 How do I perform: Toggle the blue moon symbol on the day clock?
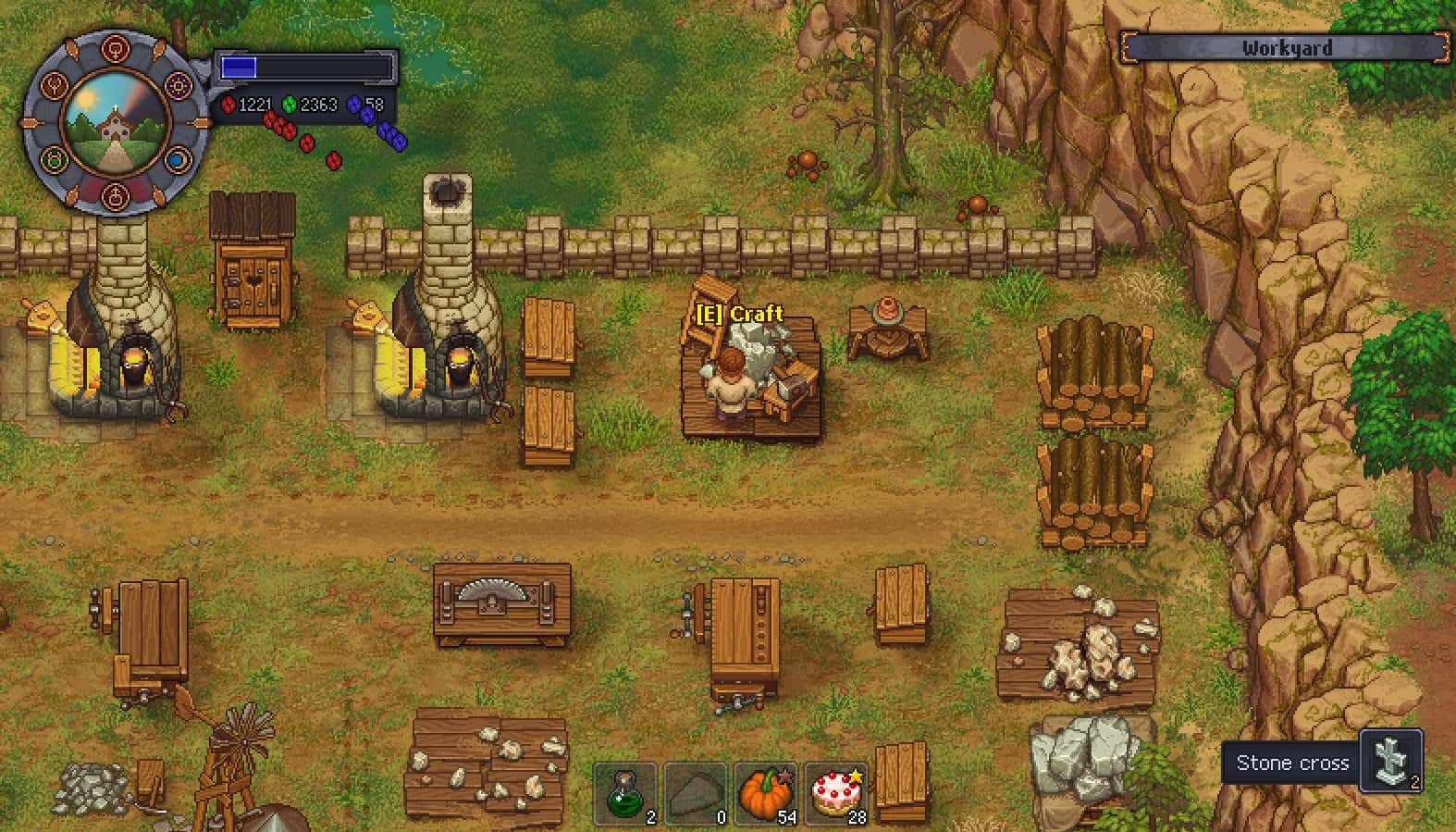177,159
